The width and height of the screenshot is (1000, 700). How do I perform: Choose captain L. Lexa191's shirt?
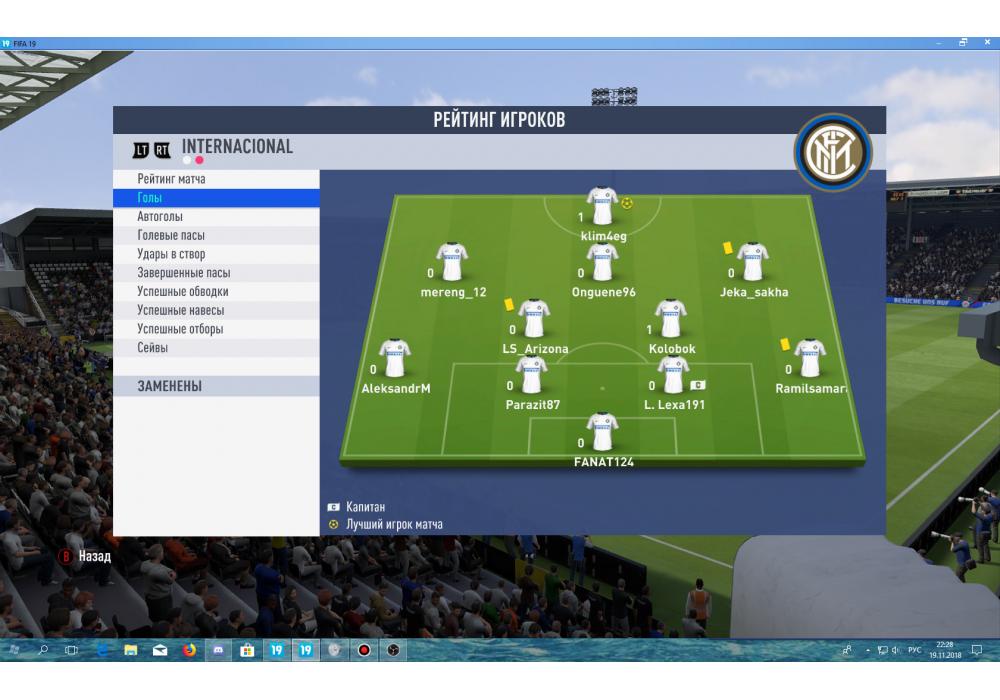[673, 375]
